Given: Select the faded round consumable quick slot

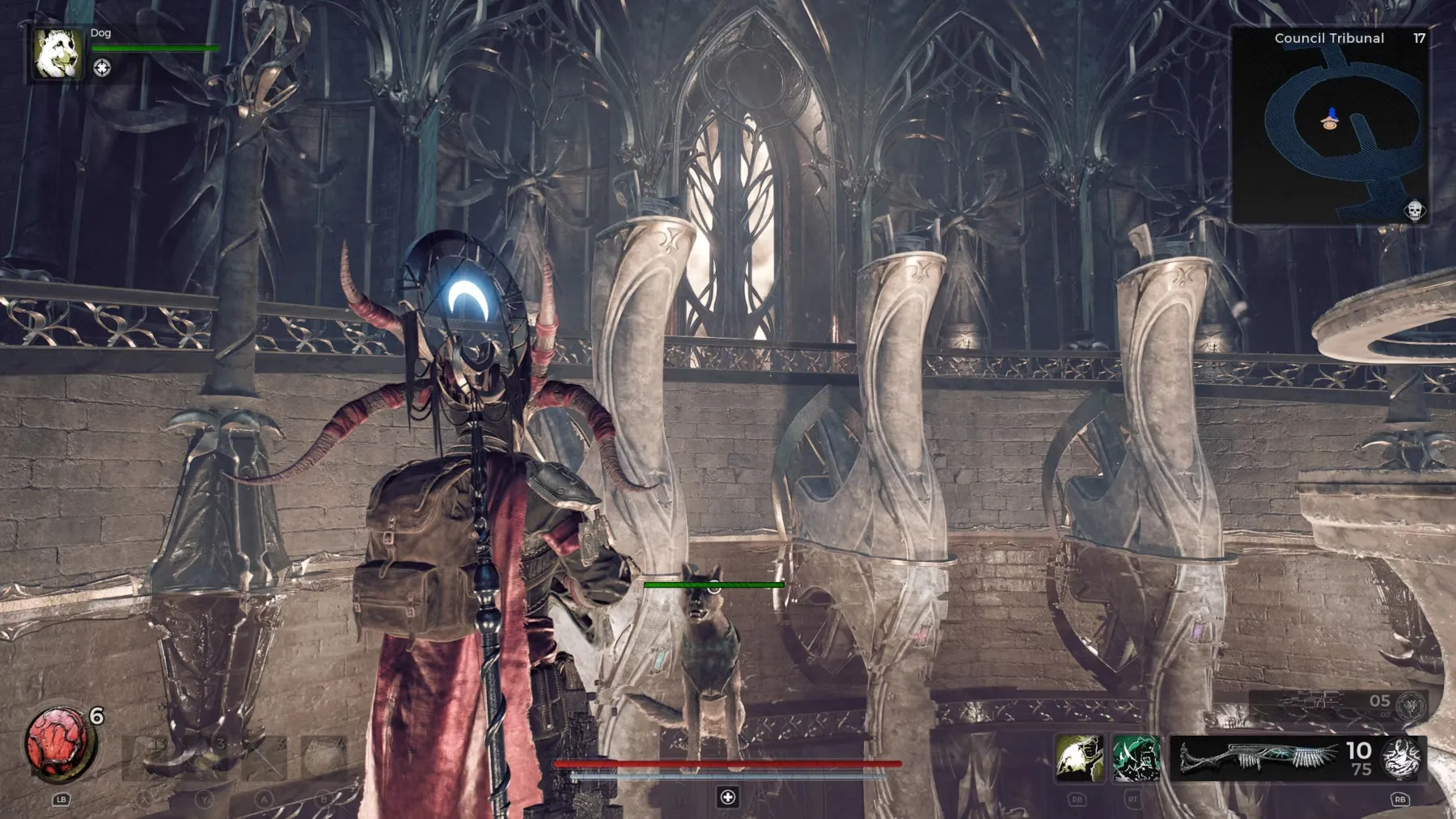Looking at the screenshot, I should 324,758.
